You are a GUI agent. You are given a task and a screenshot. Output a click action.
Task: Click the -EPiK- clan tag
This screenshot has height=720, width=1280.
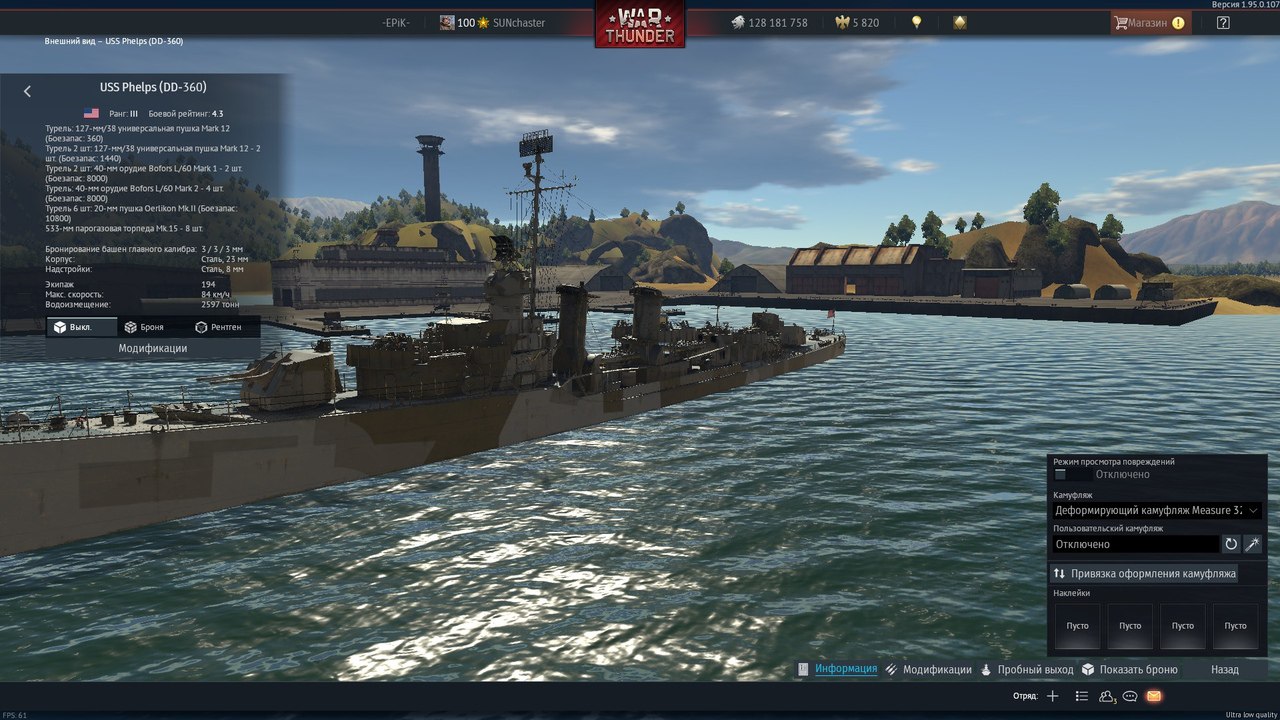[399, 22]
